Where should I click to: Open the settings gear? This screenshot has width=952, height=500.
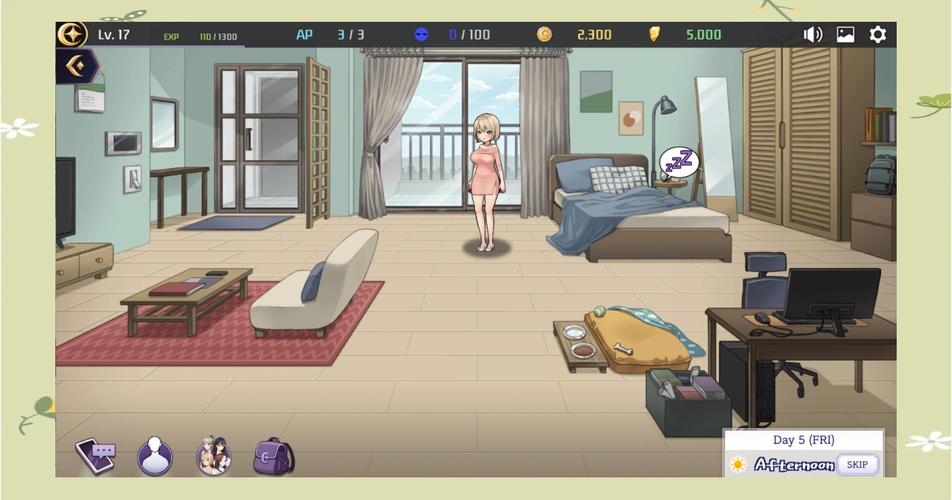[x=877, y=35]
